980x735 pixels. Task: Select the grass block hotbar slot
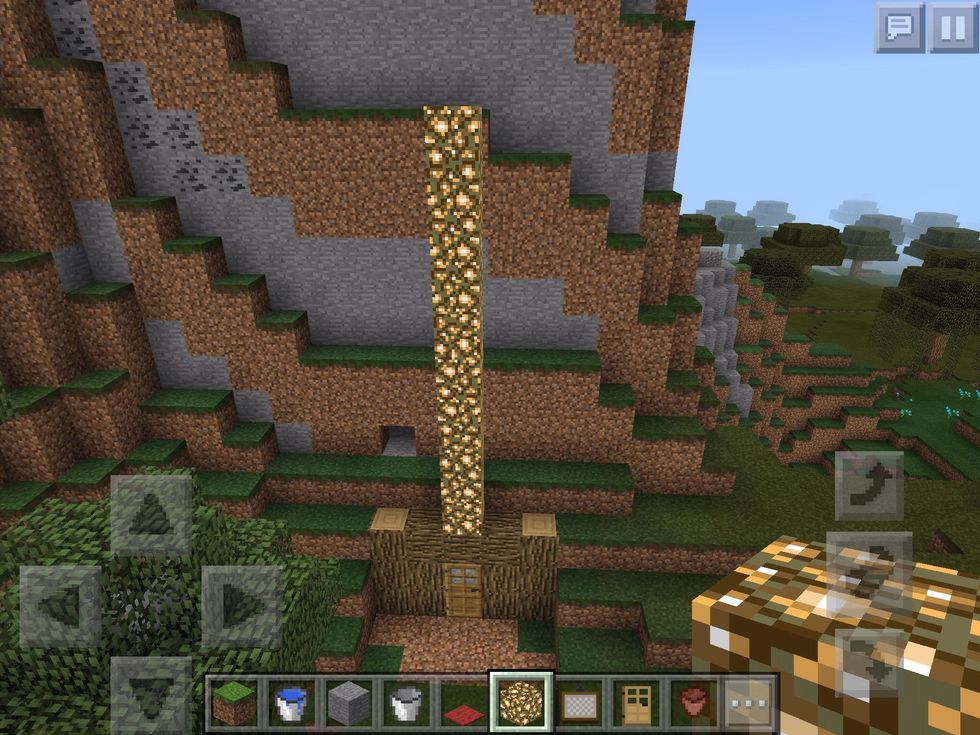pos(233,703)
